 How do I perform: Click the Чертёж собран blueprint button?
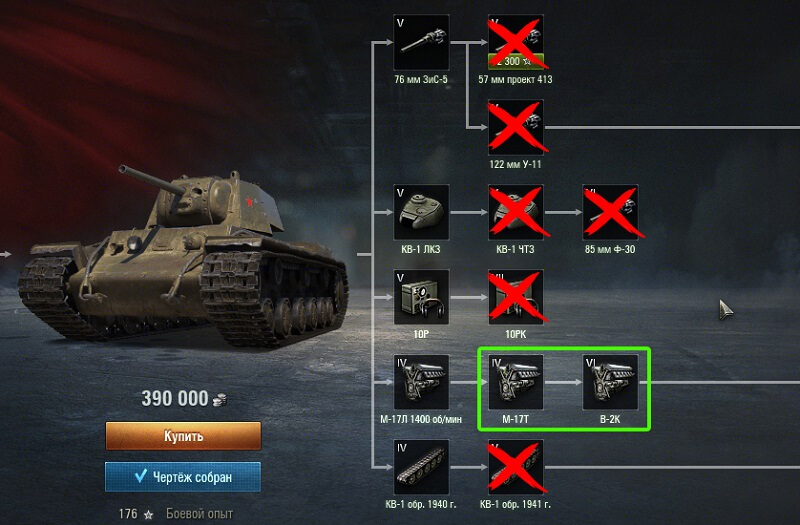183,477
